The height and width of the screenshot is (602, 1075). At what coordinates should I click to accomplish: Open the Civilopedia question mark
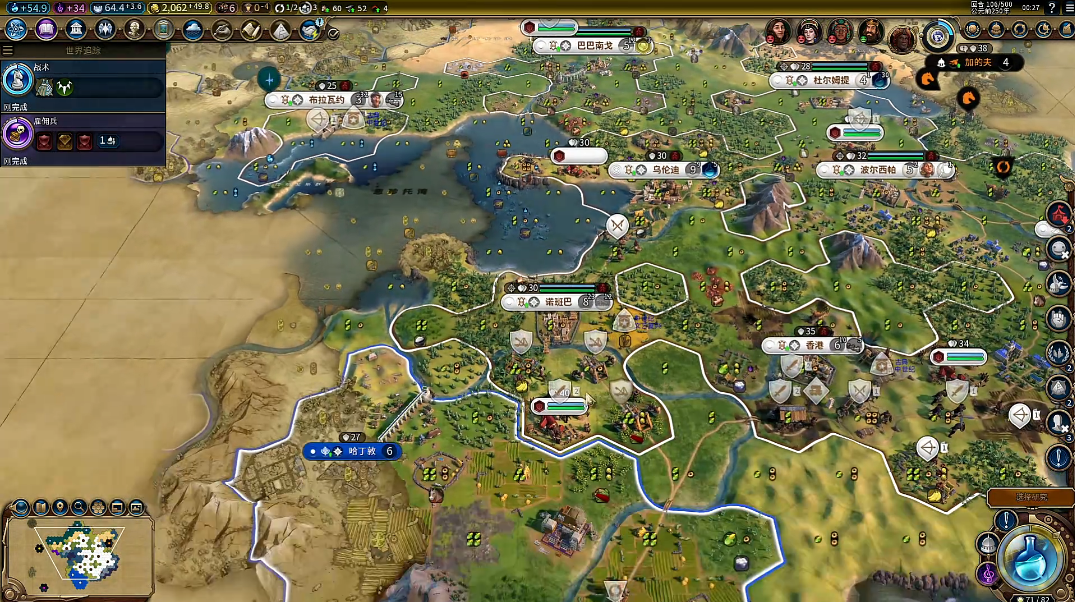(1052, 8)
